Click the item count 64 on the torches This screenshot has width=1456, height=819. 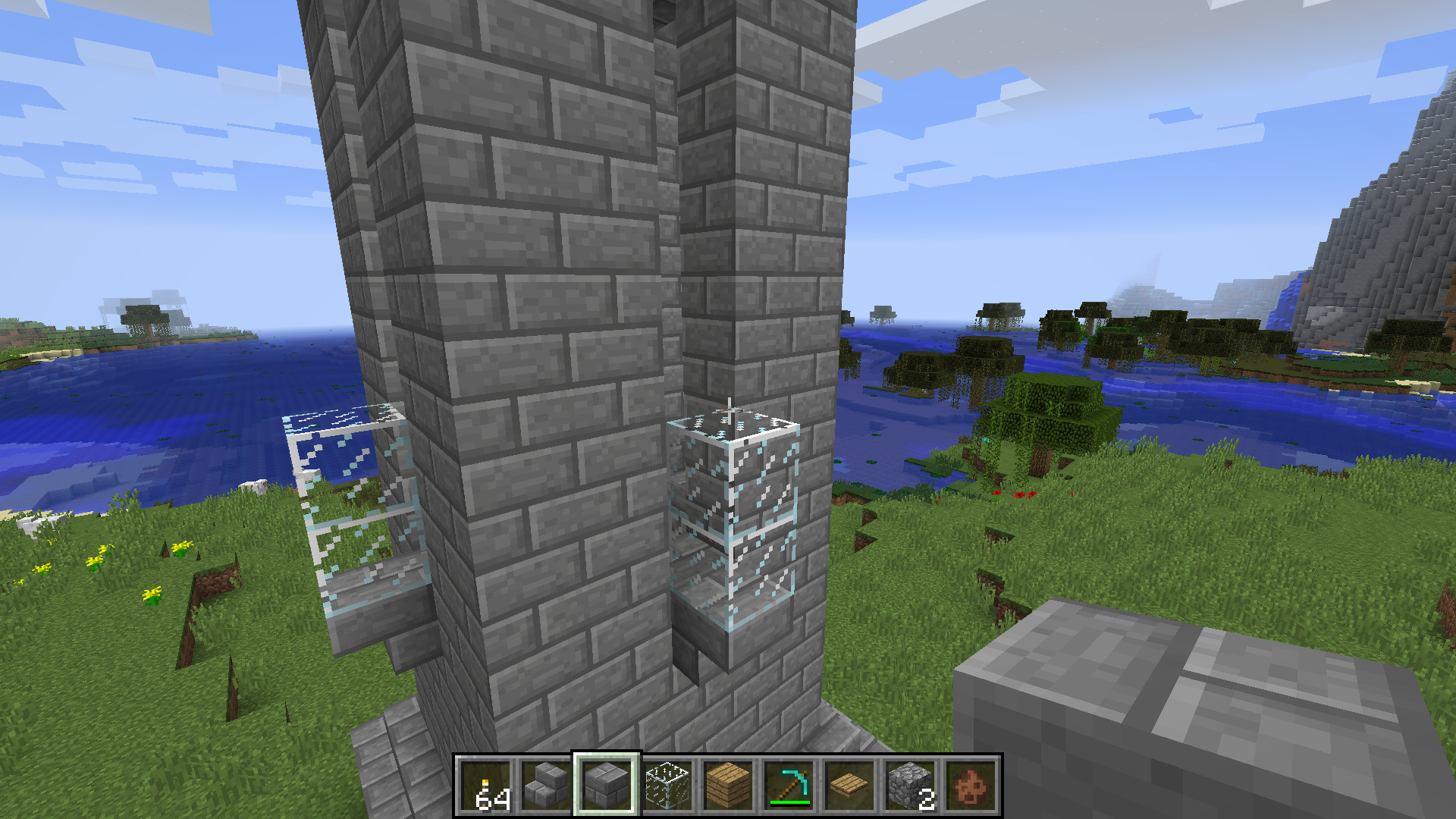[x=491, y=799]
